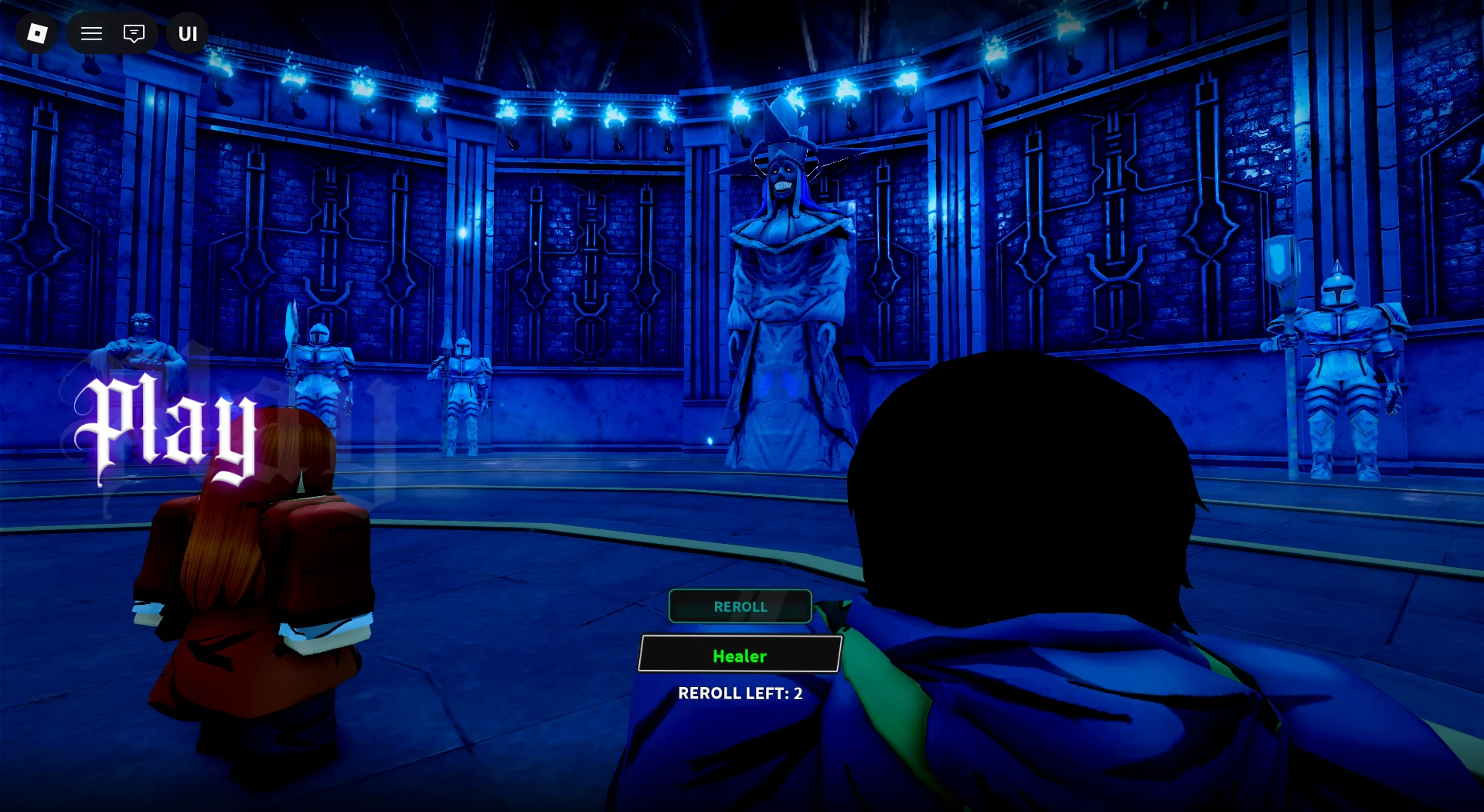This screenshot has width=1484, height=812.
Task: Open the Roblox hamburger menu
Action: [91, 32]
